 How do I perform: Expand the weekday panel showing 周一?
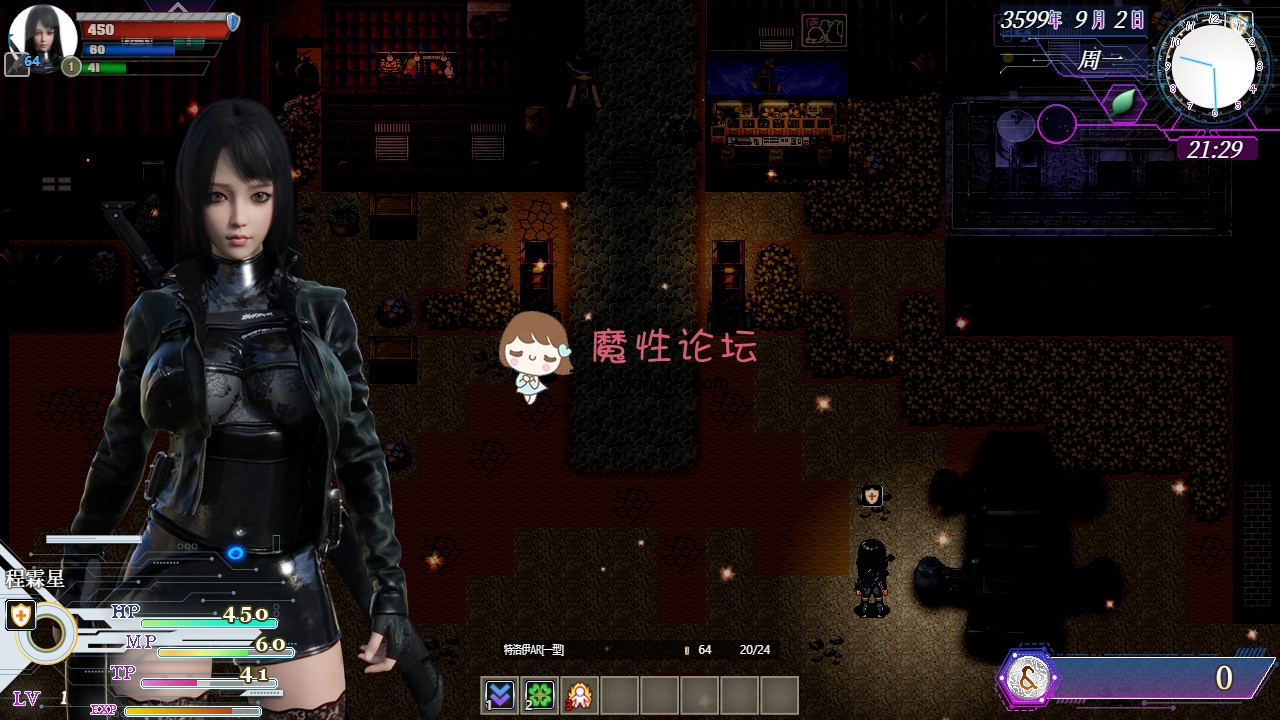click(x=1100, y=60)
